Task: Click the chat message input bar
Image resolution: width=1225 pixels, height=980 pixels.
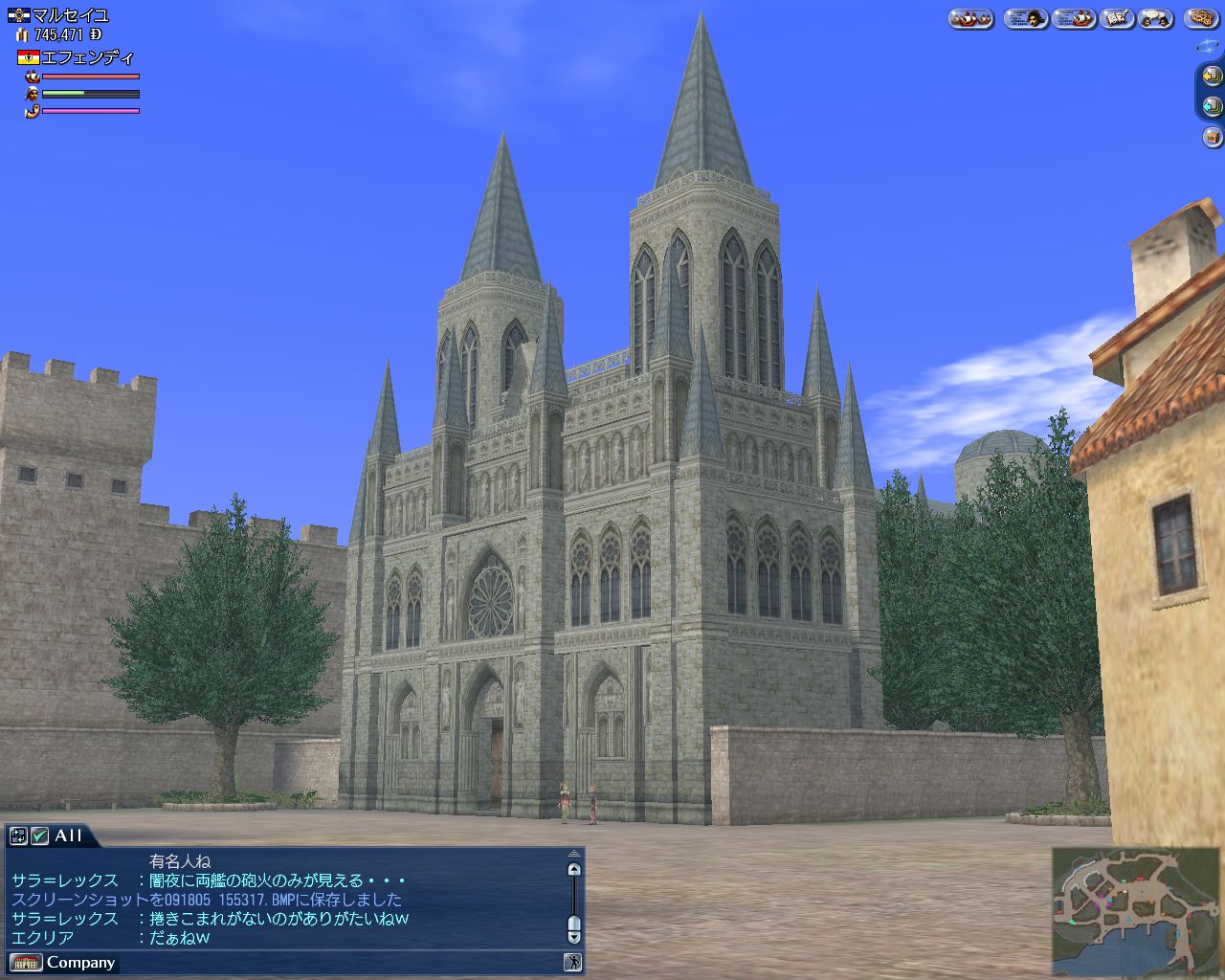Action: coord(335,963)
